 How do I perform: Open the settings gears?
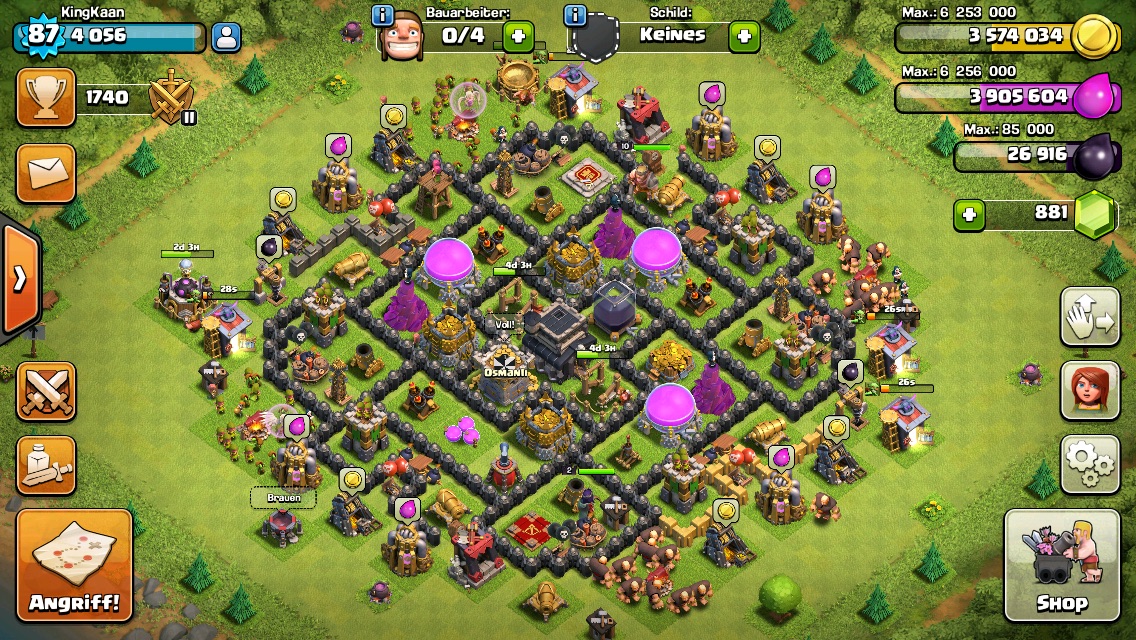point(1089,465)
